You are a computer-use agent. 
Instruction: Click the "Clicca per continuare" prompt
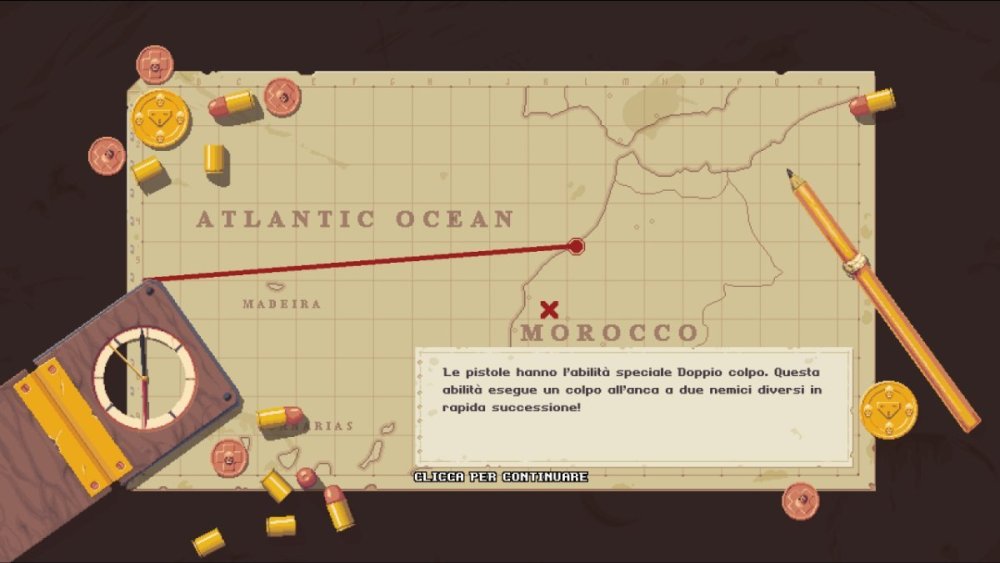501,477
